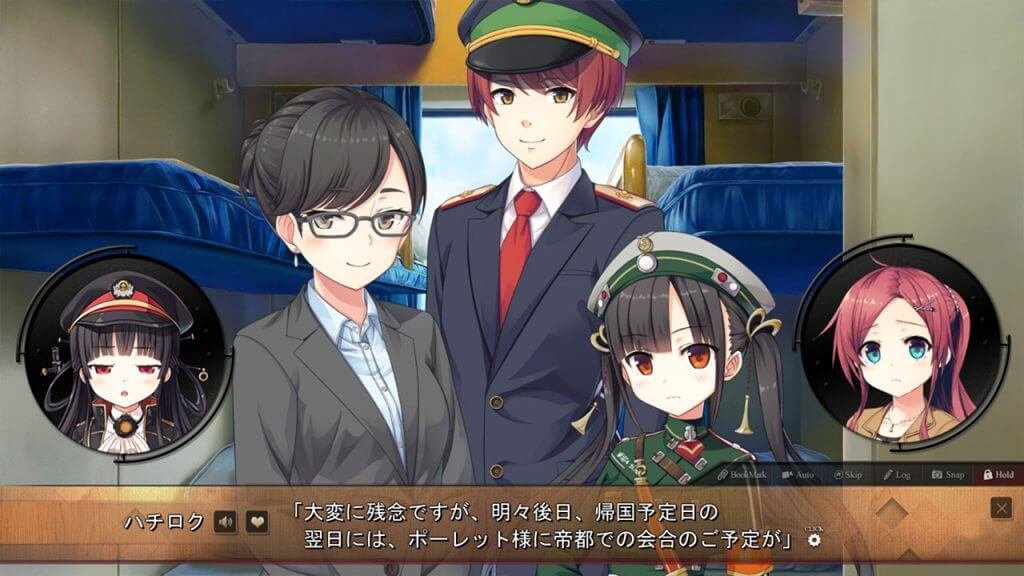Click the heart icon beside ハチロク
1024x576 pixels.
tap(257, 521)
